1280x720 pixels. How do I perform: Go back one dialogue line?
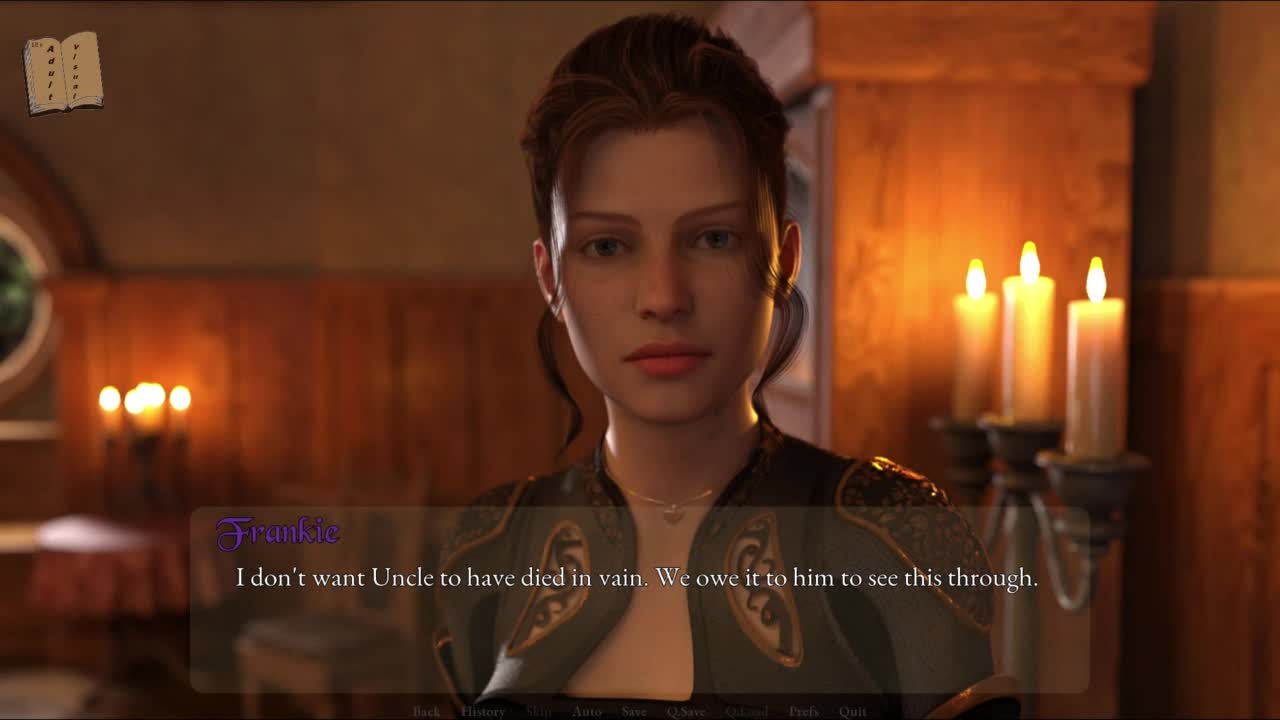pyautogui.click(x=426, y=712)
